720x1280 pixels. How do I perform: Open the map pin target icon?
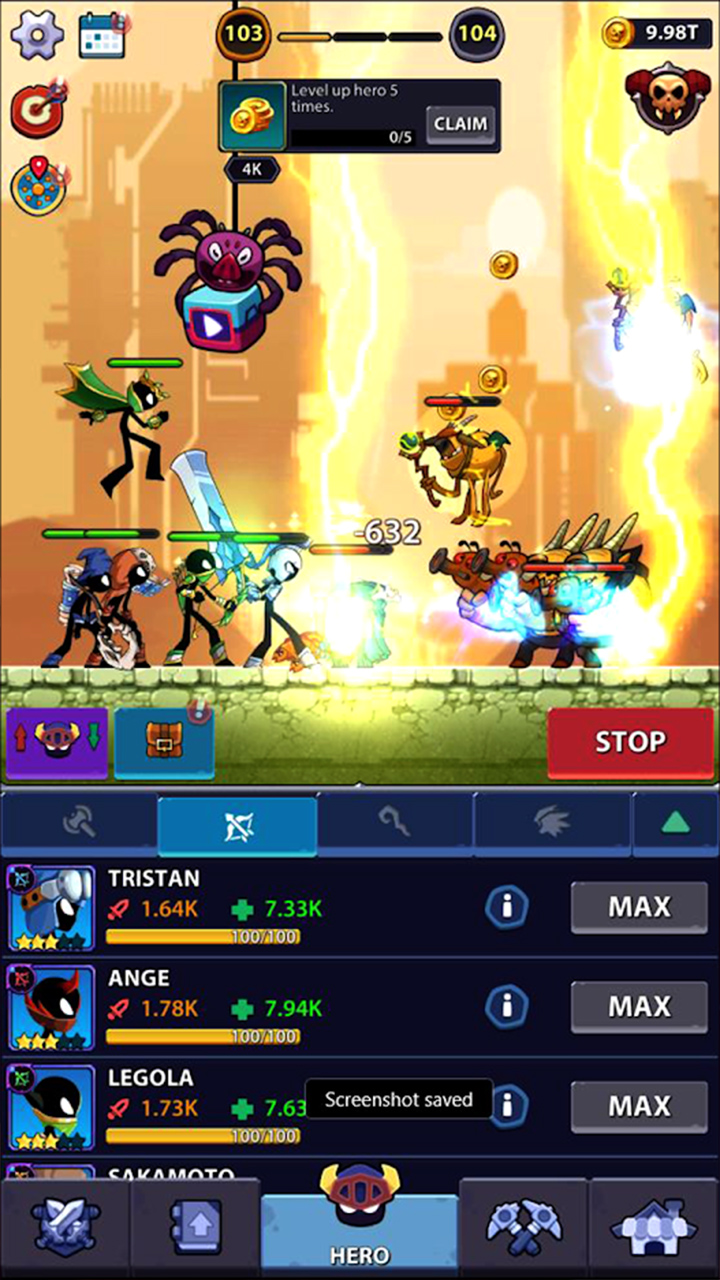tap(37, 183)
